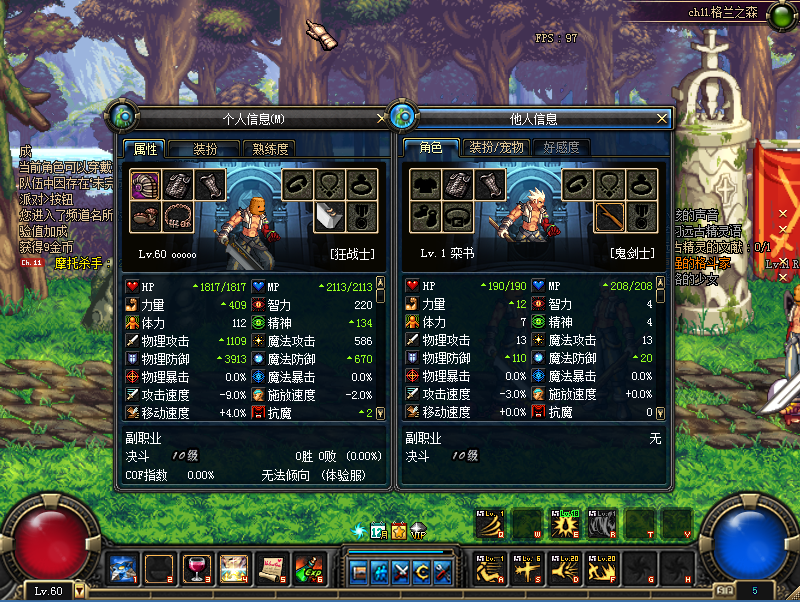Inspect the other player's chest armor slot
800x602 pixels.
pyautogui.click(x=457, y=184)
